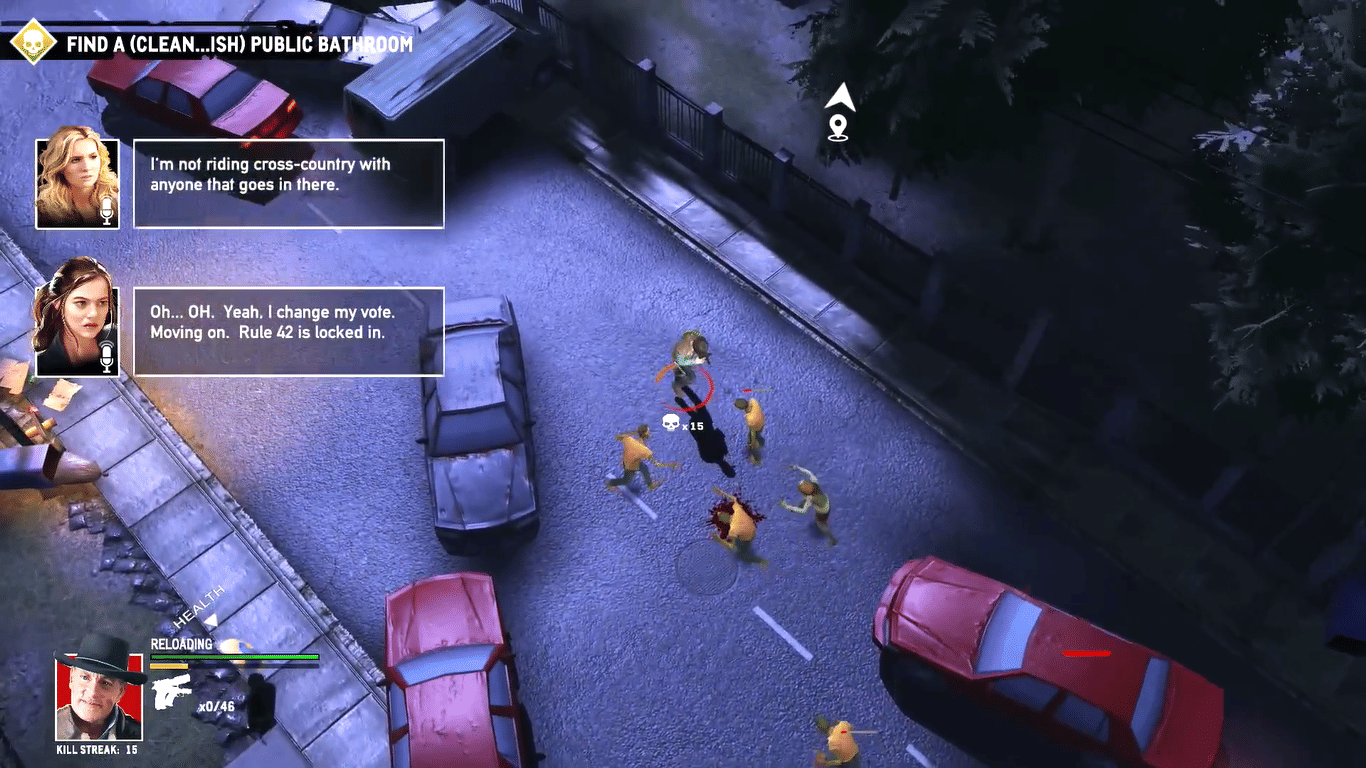Select the public bathroom objective tracker text
Image resolution: width=1366 pixels, height=768 pixels.
[239, 44]
